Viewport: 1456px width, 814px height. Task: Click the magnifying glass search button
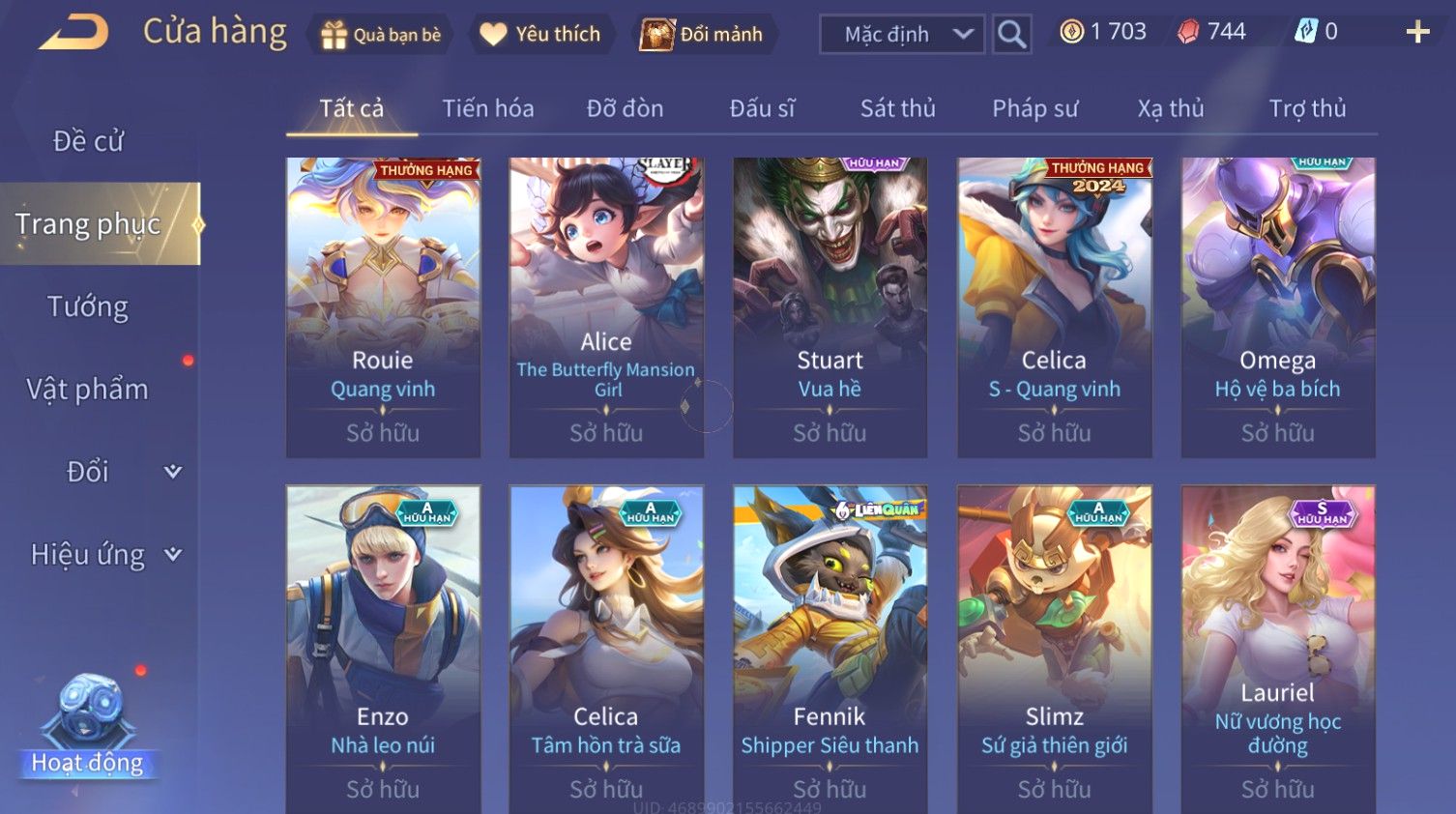(x=1011, y=35)
